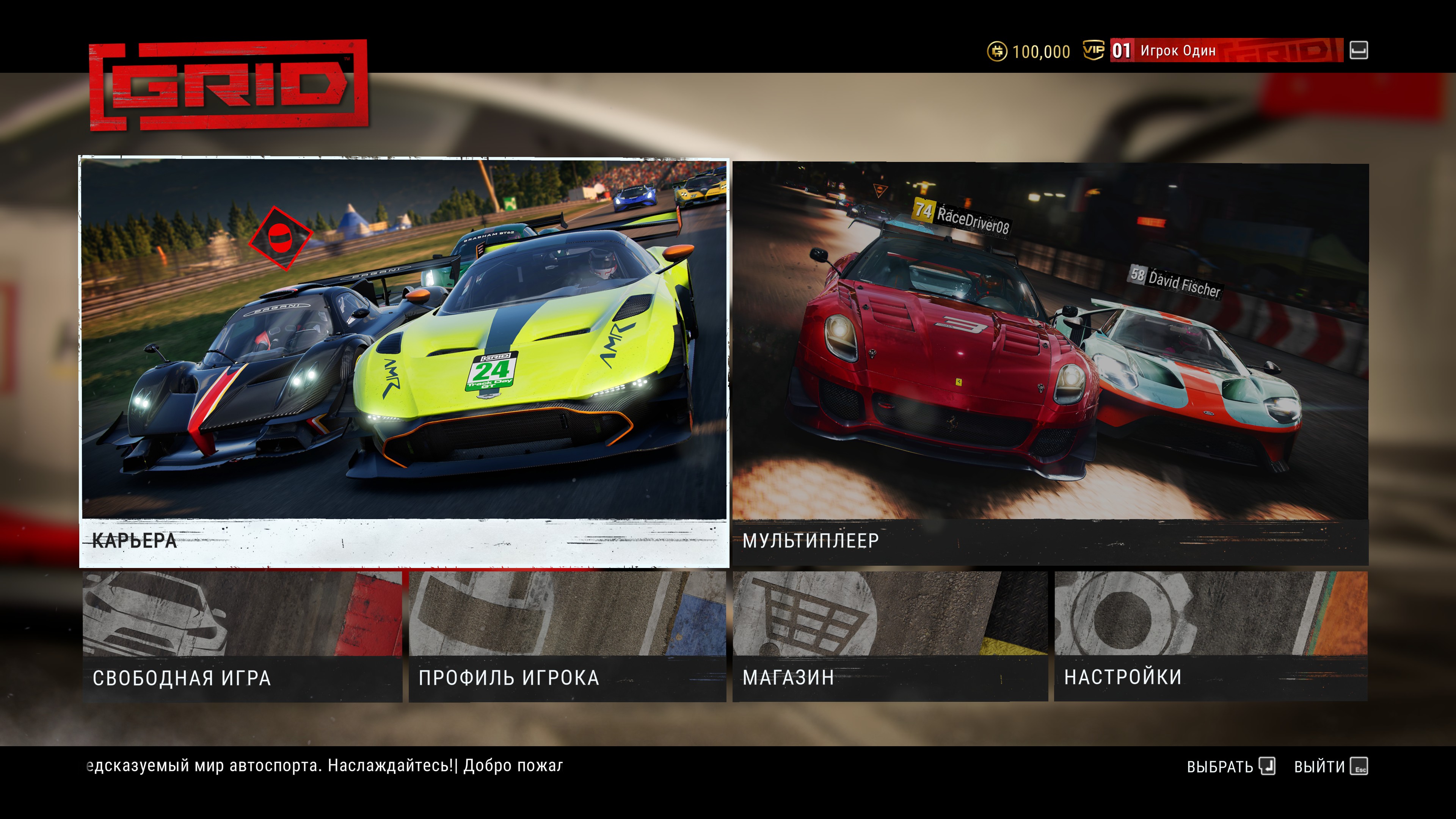
Task: Open Профиль игрока player profile
Action: point(567,637)
